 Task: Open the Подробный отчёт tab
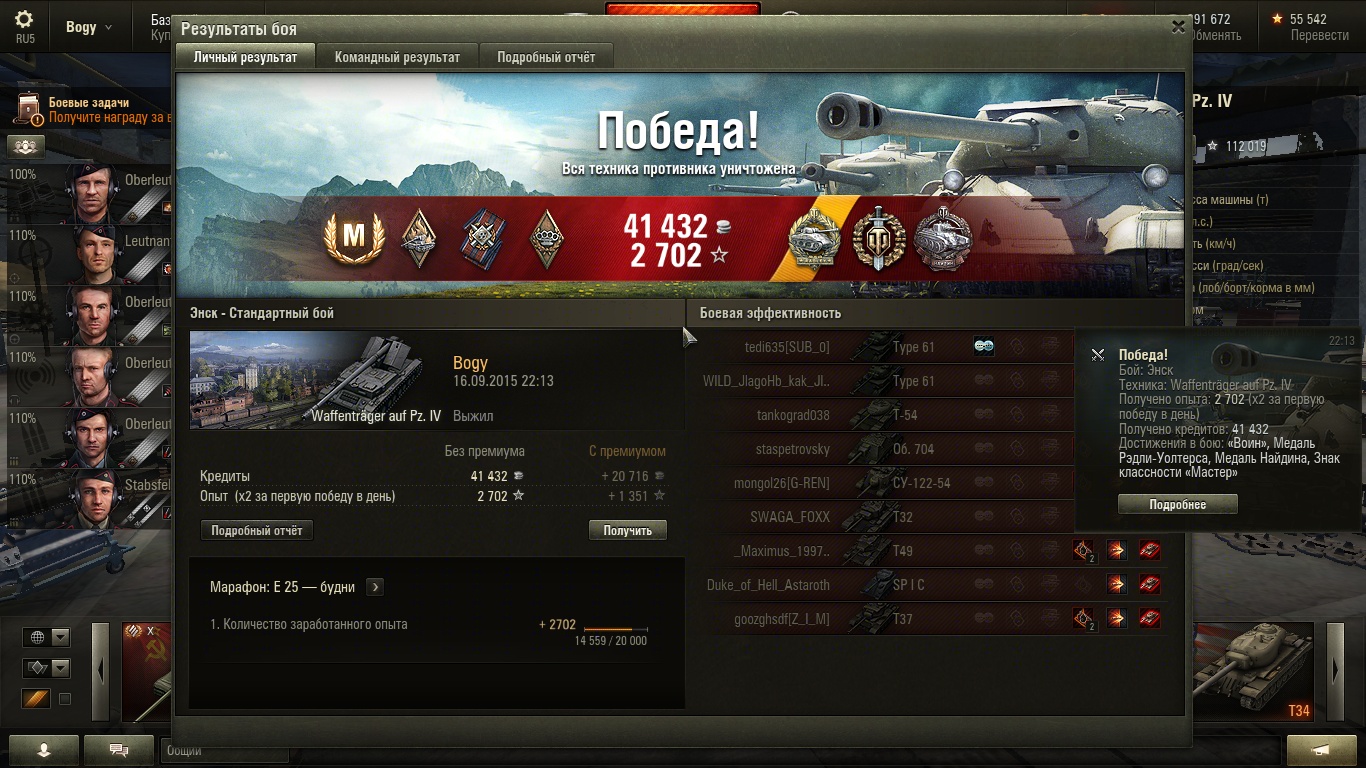click(546, 57)
